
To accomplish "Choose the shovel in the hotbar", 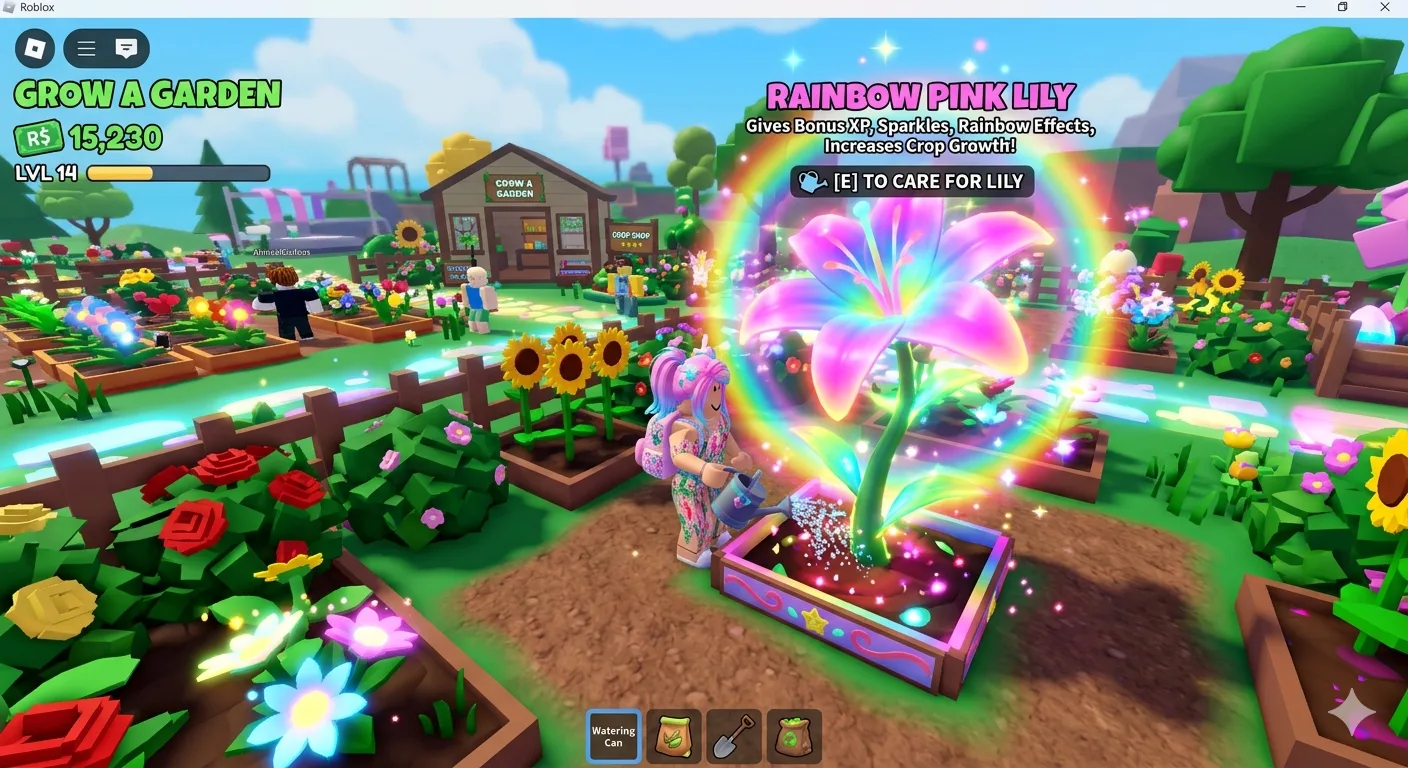I will pos(733,737).
